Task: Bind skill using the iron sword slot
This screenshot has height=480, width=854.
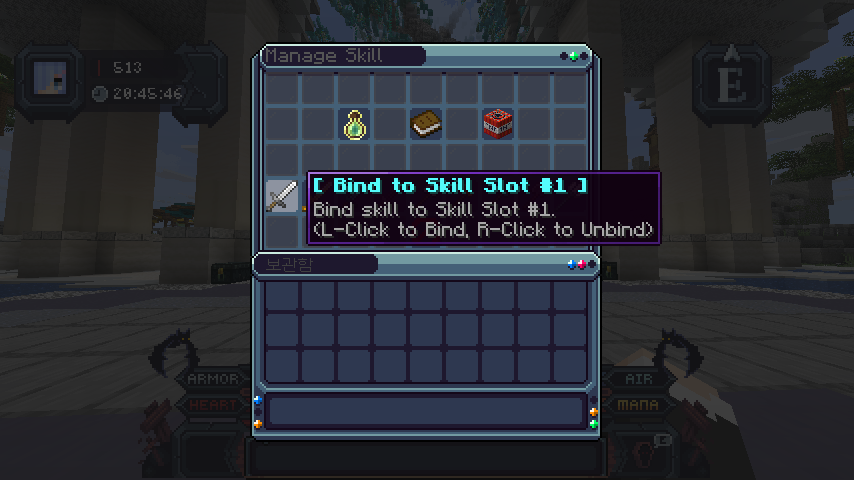Action: click(x=282, y=195)
